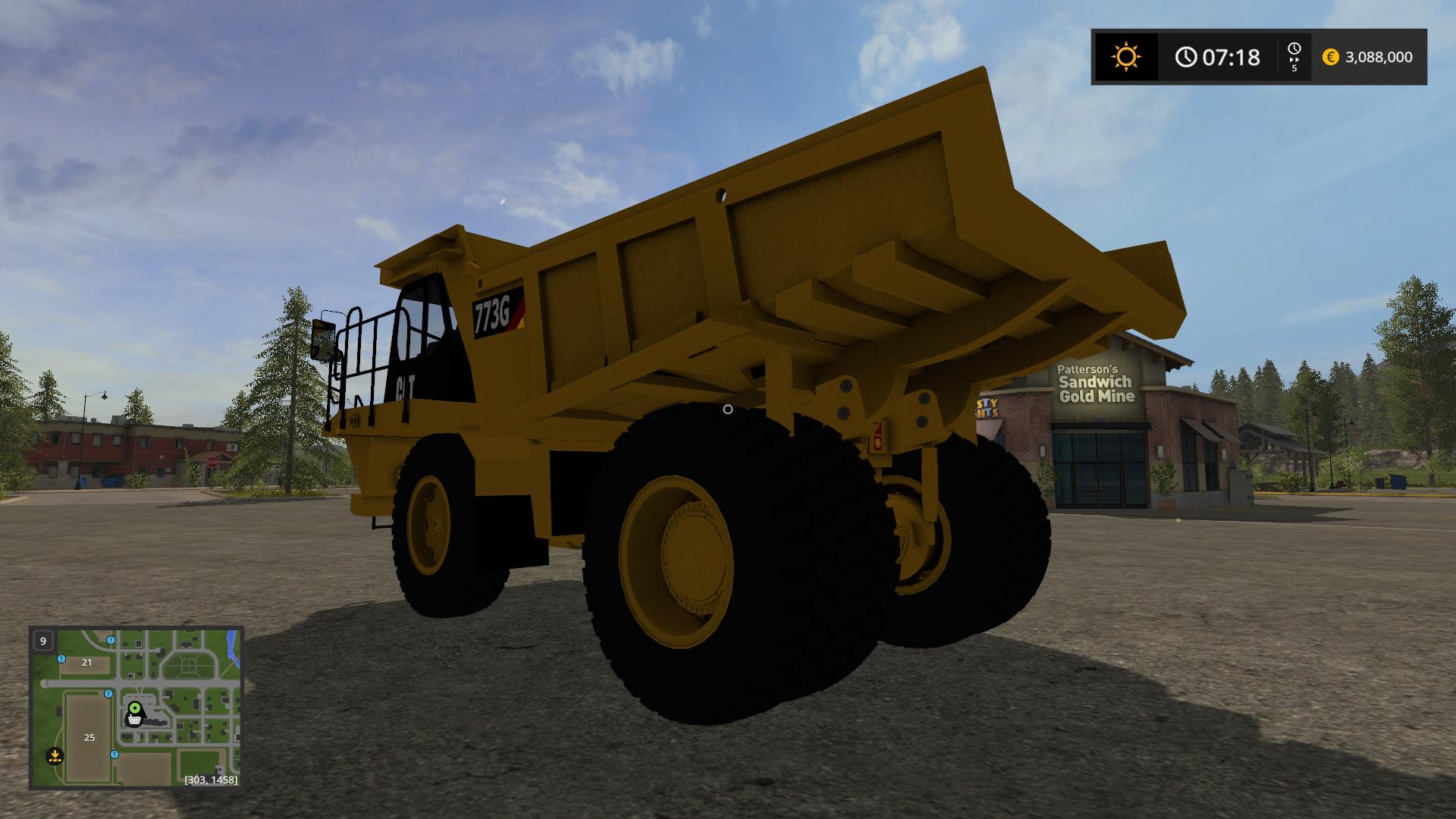Click the field number 9 badge on minimap
The width and height of the screenshot is (1456, 819).
tap(43, 641)
